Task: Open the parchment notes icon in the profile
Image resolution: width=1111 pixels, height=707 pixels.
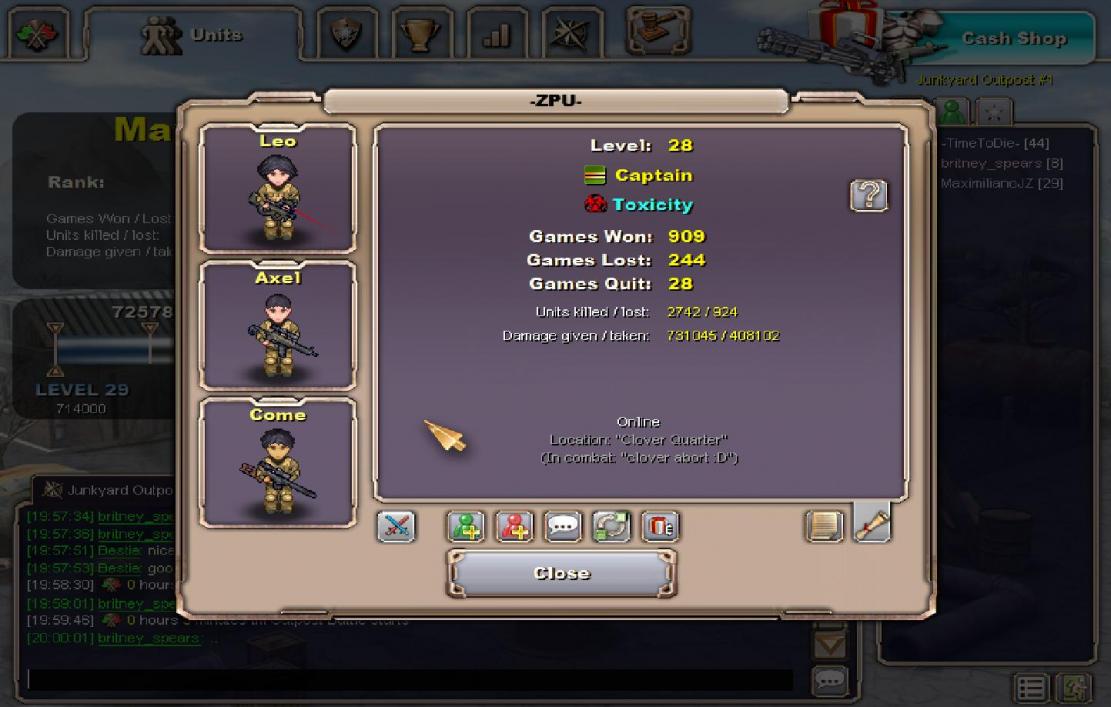Action: pyautogui.click(x=824, y=526)
